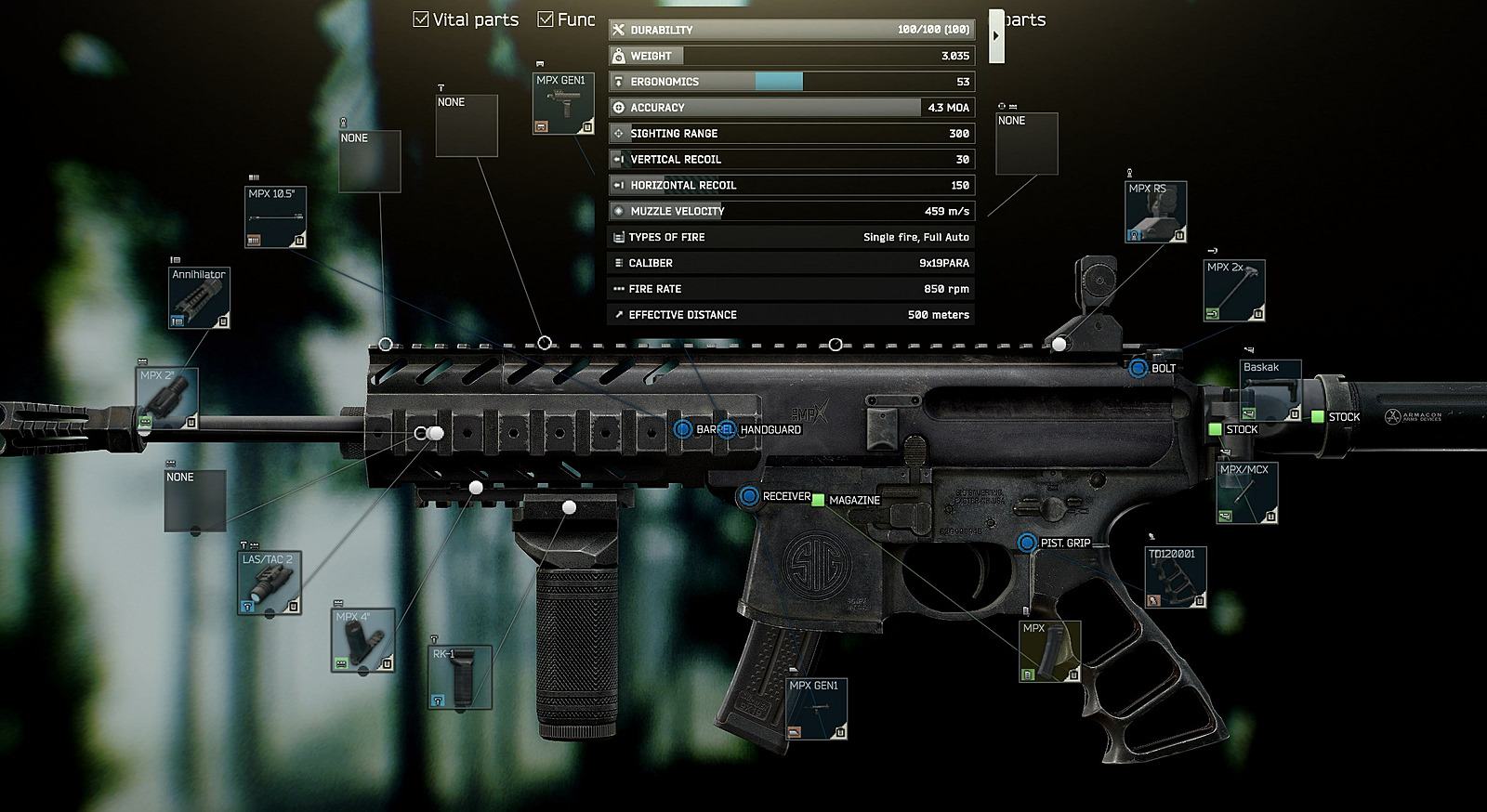This screenshot has height=812, width=1487.
Task: Open the Baskak stock slot
Action: (x=1270, y=390)
